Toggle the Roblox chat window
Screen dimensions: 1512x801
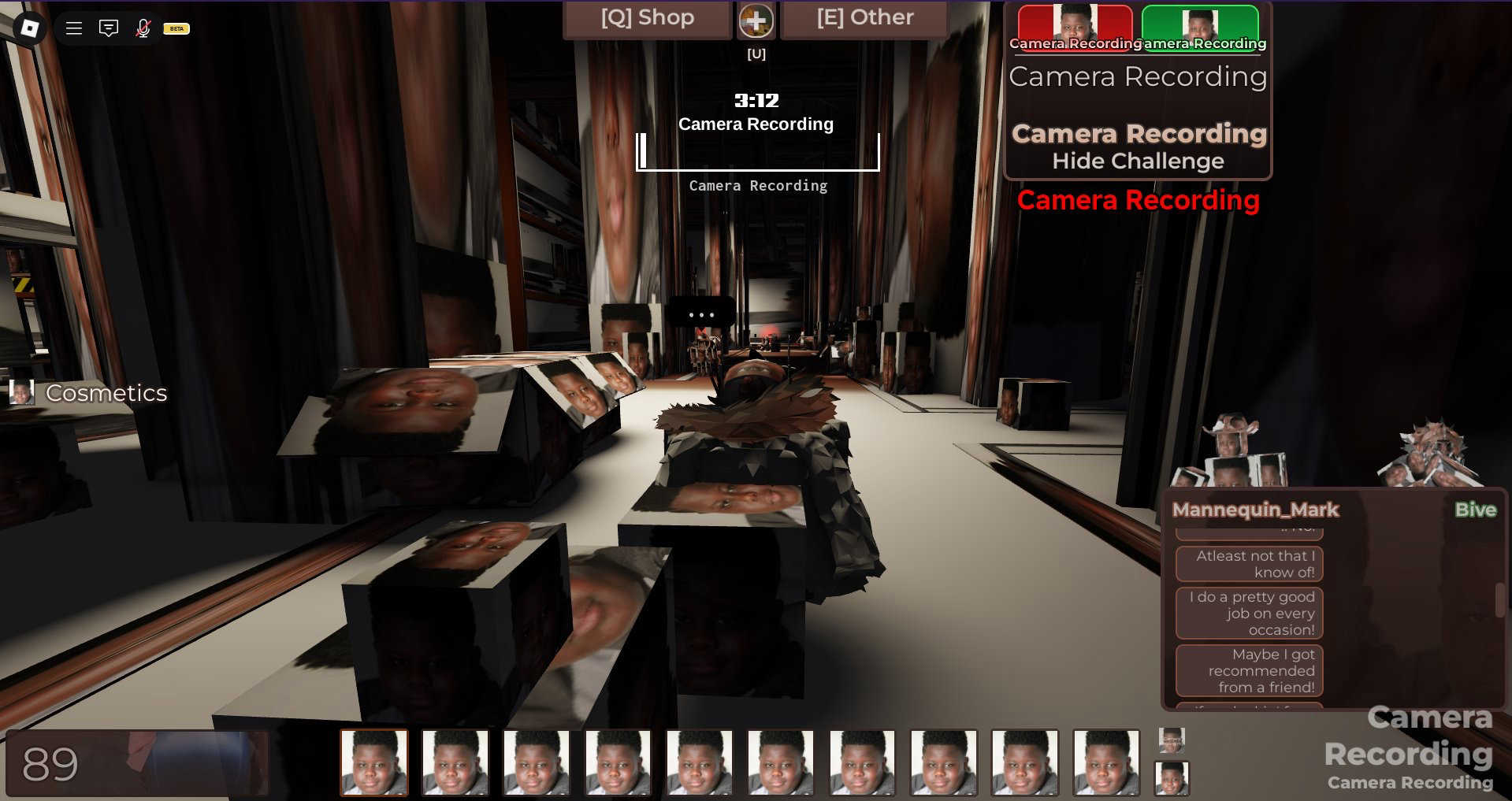pyautogui.click(x=109, y=28)
